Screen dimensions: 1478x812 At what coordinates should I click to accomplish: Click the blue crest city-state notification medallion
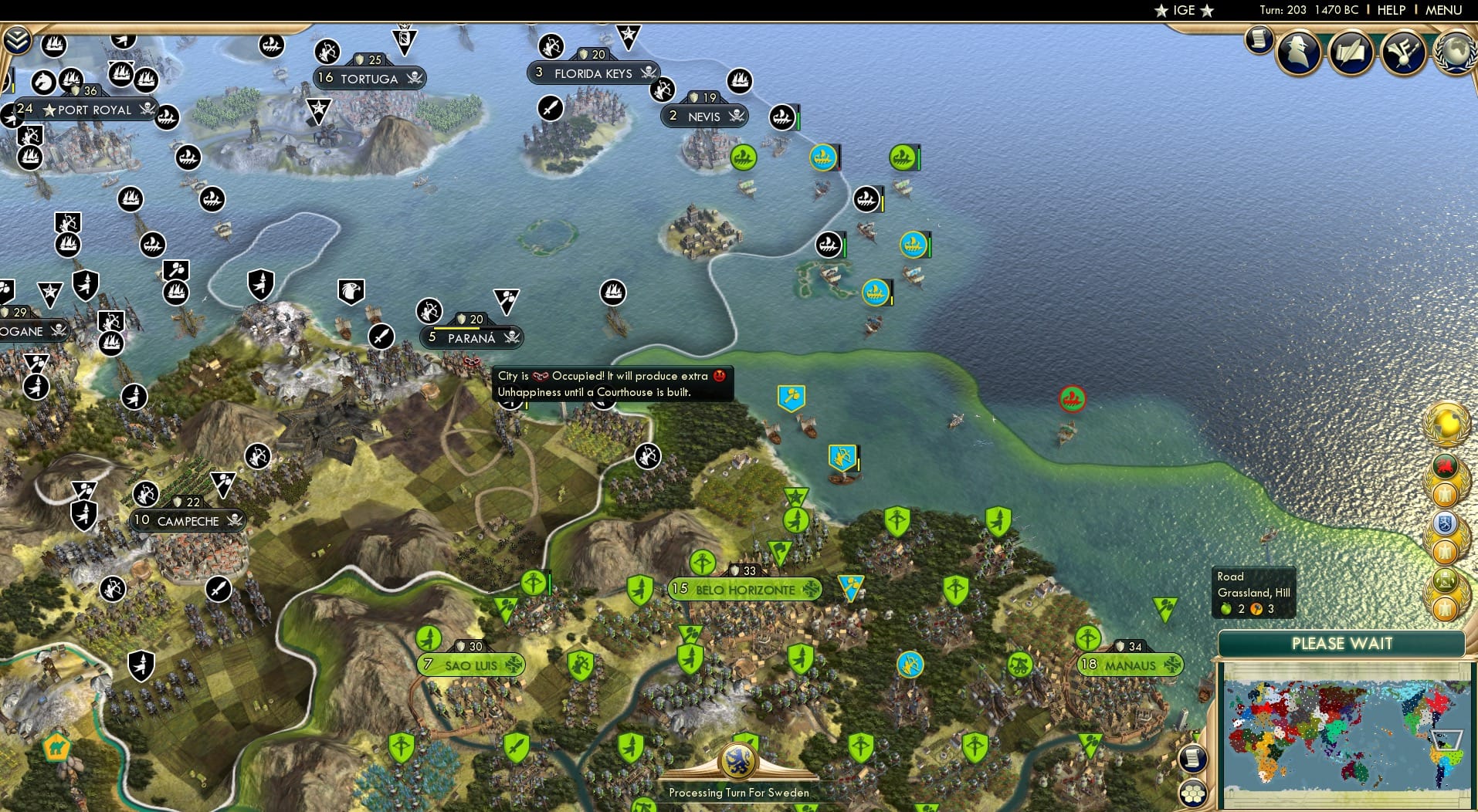(1445, 522)
